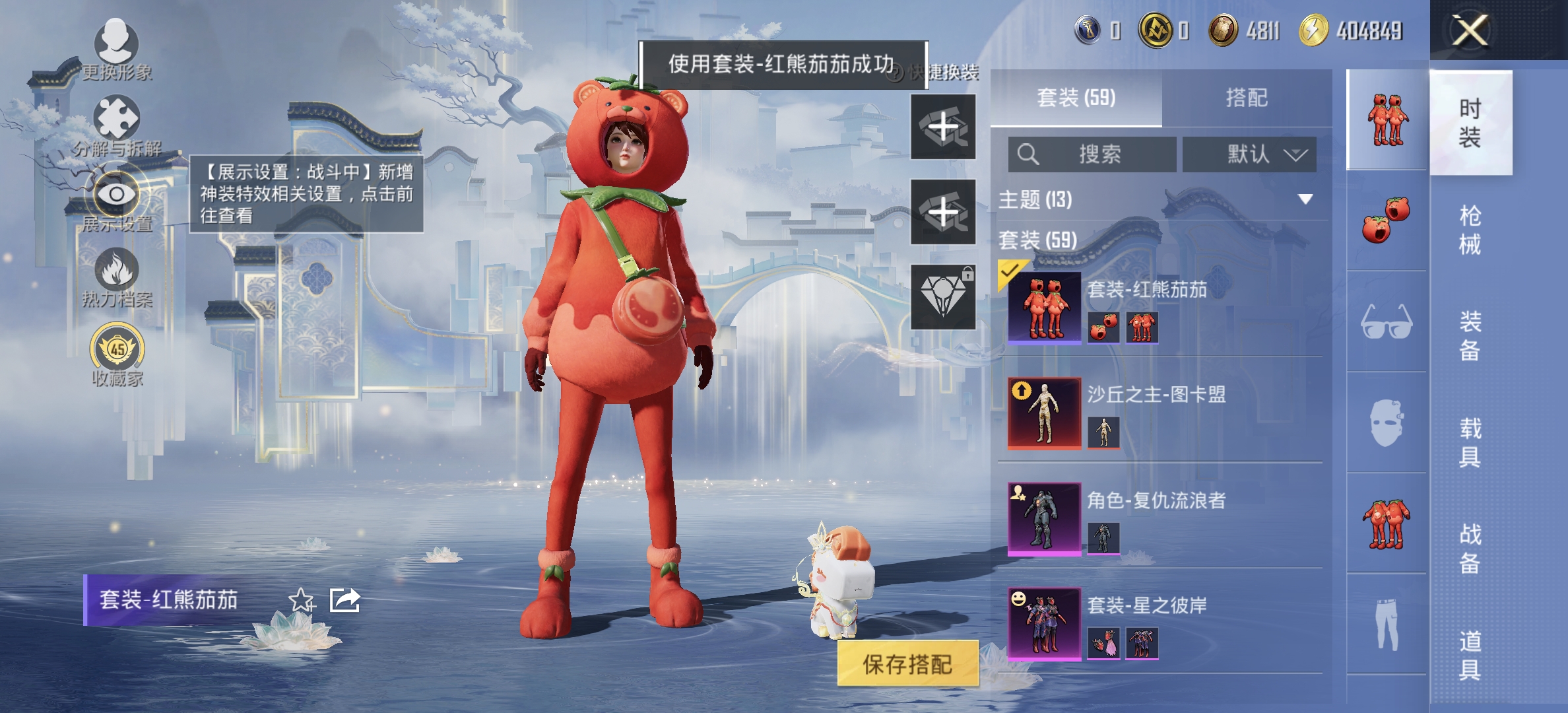Viewport: 1568px width, 713px height.
Task: Switch to the 枪械 firearms category
Action: (x=1470, y=230)
